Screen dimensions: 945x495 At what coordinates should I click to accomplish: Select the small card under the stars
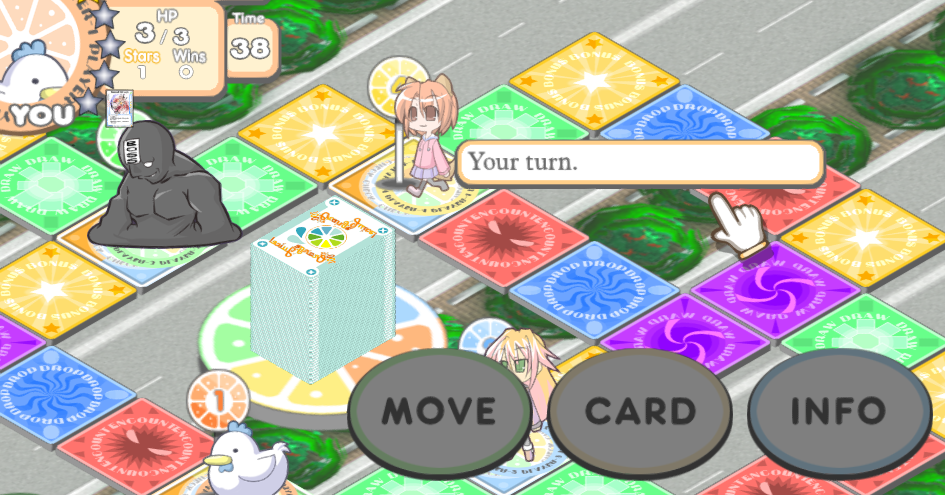[x=120, y=107]
